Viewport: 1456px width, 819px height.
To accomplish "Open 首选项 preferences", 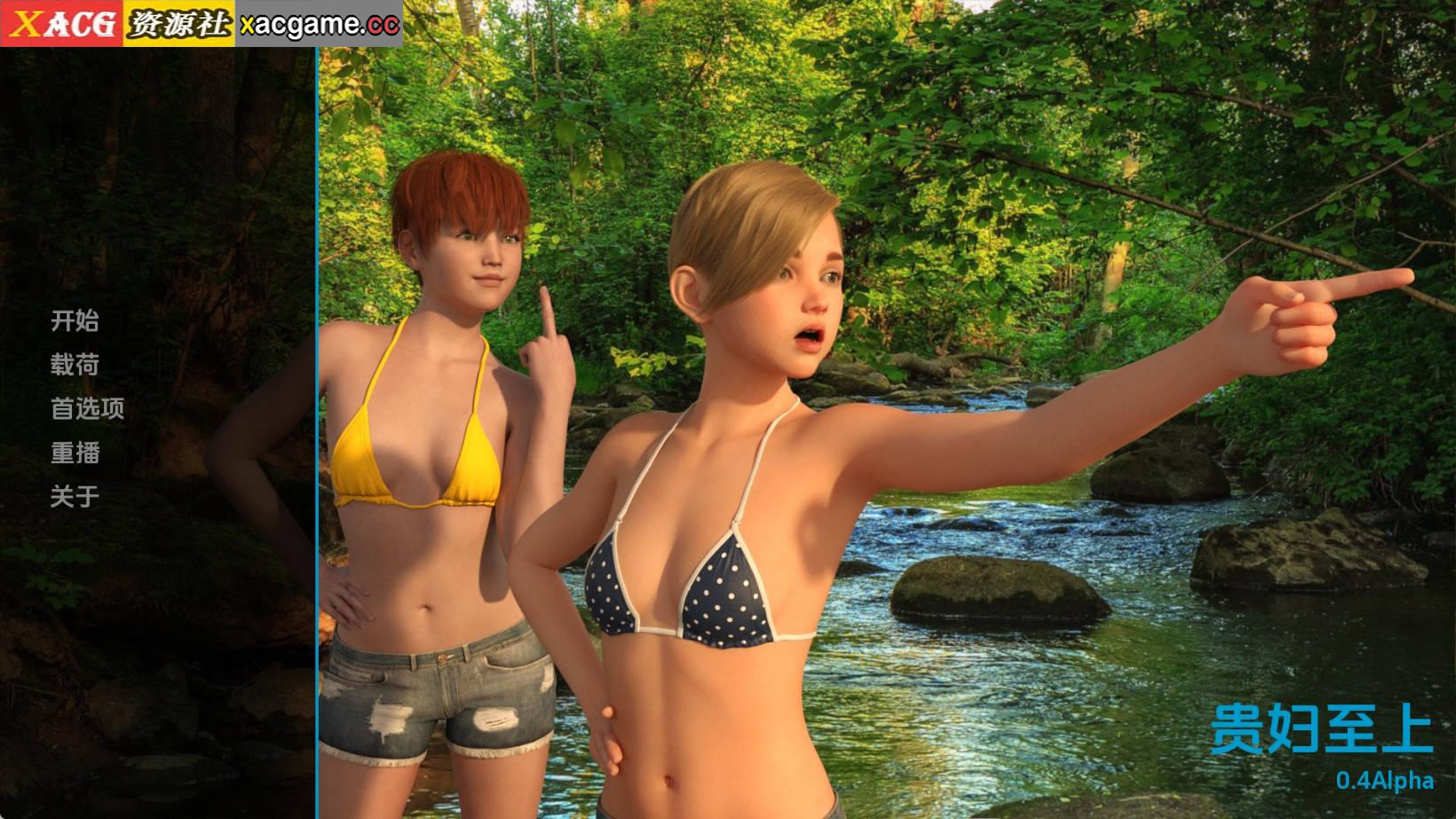I will [87, 408].
